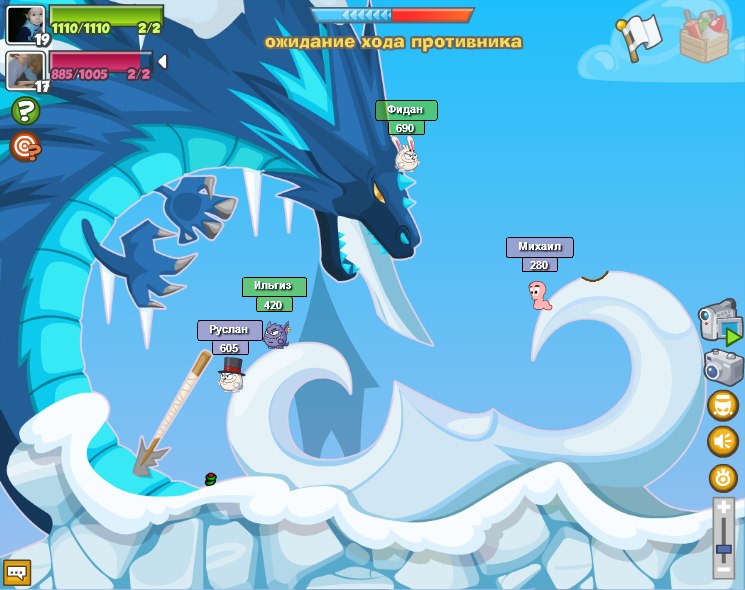
Task: Click the blue zoom slider handle
Action: pyautogui.click(x=723, y=551)
